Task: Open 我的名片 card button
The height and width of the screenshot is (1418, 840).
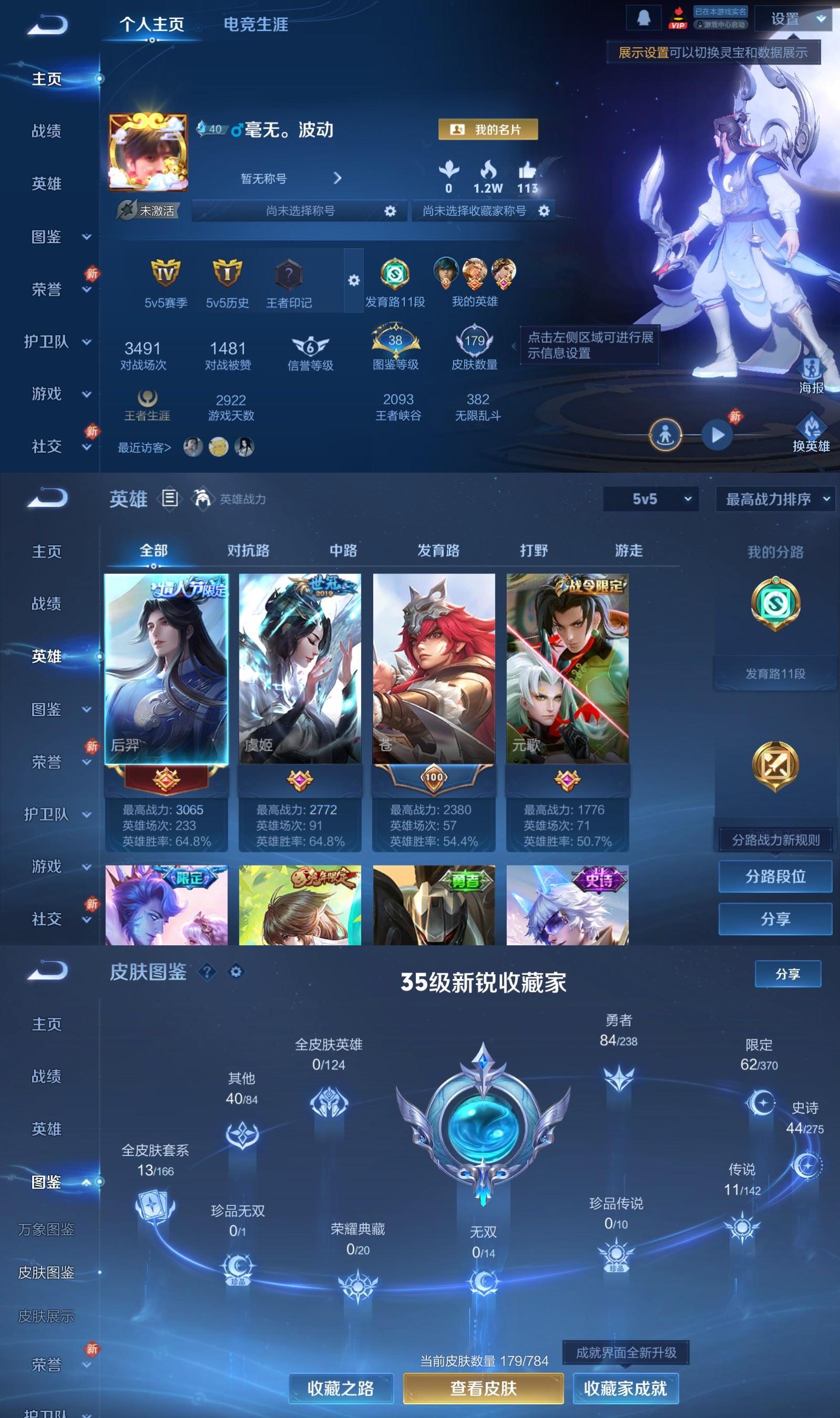Action: click(x=488, y=130)
